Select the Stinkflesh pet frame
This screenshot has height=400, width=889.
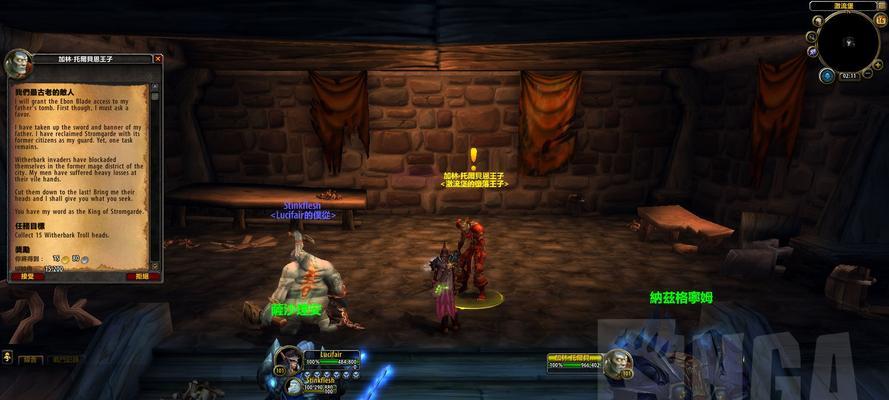click(320, 382)
